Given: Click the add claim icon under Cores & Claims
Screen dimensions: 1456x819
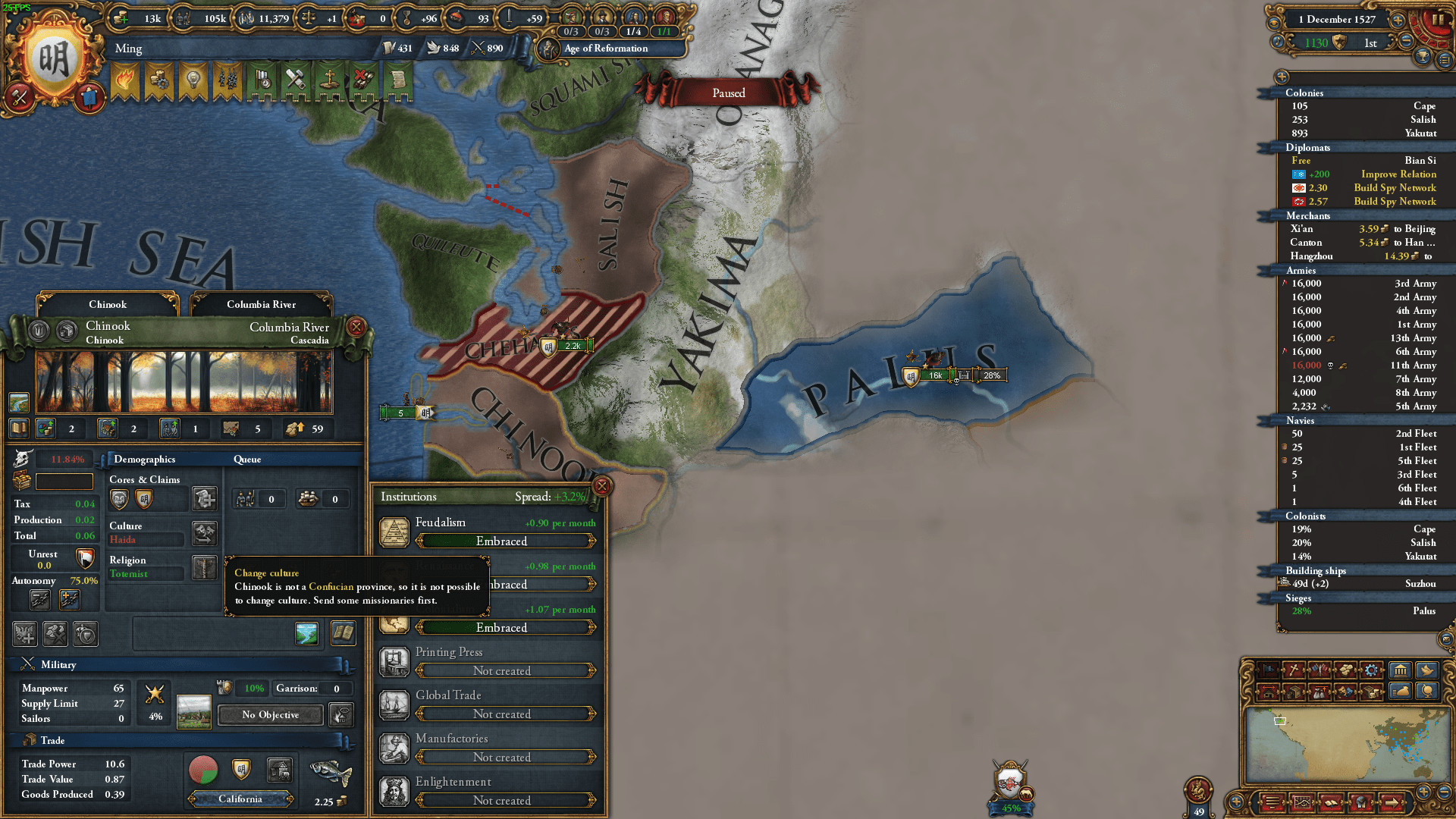Looking at the screenshot, I should pos(204,500).
